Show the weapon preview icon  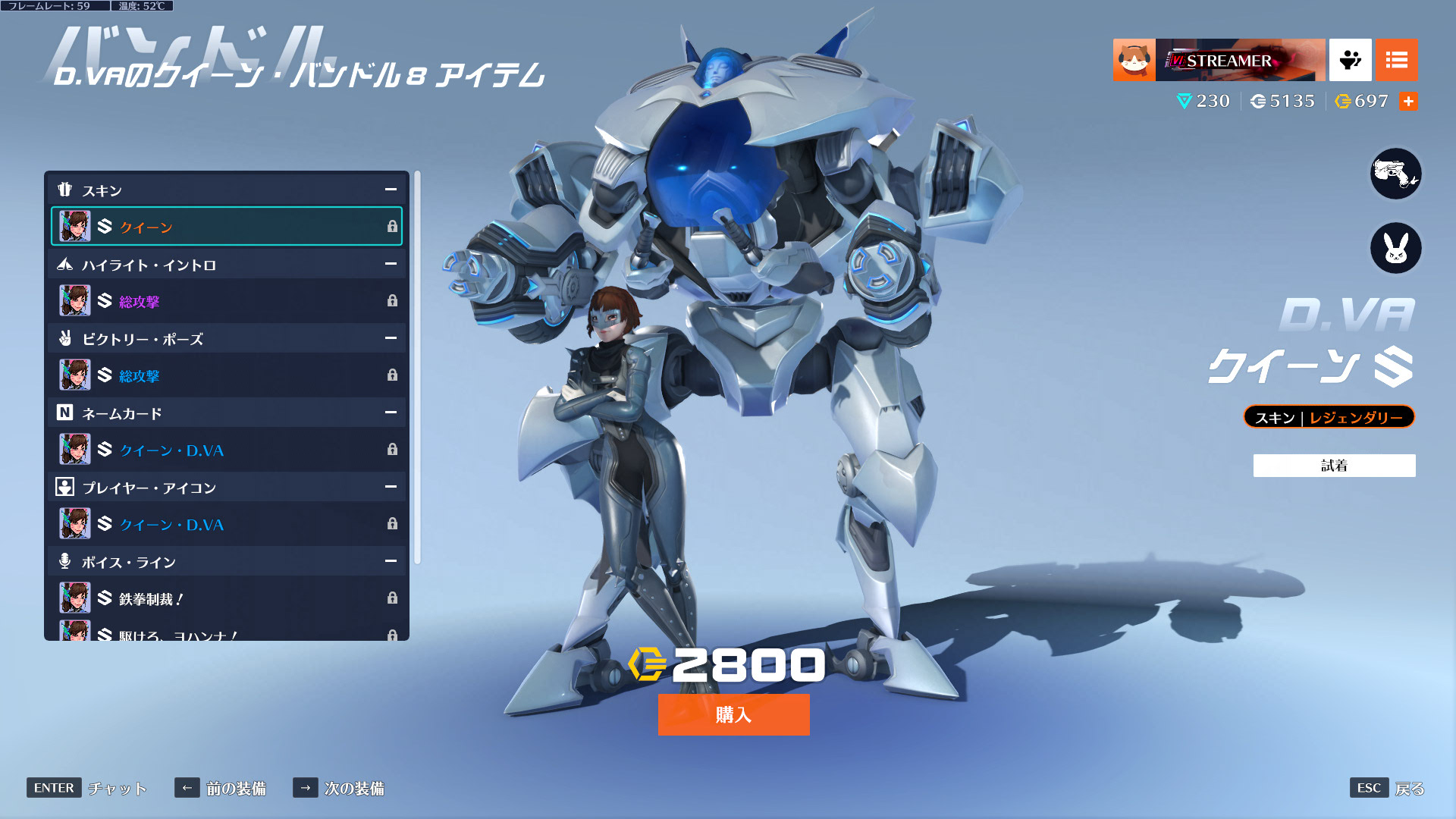coord(1395,174)
